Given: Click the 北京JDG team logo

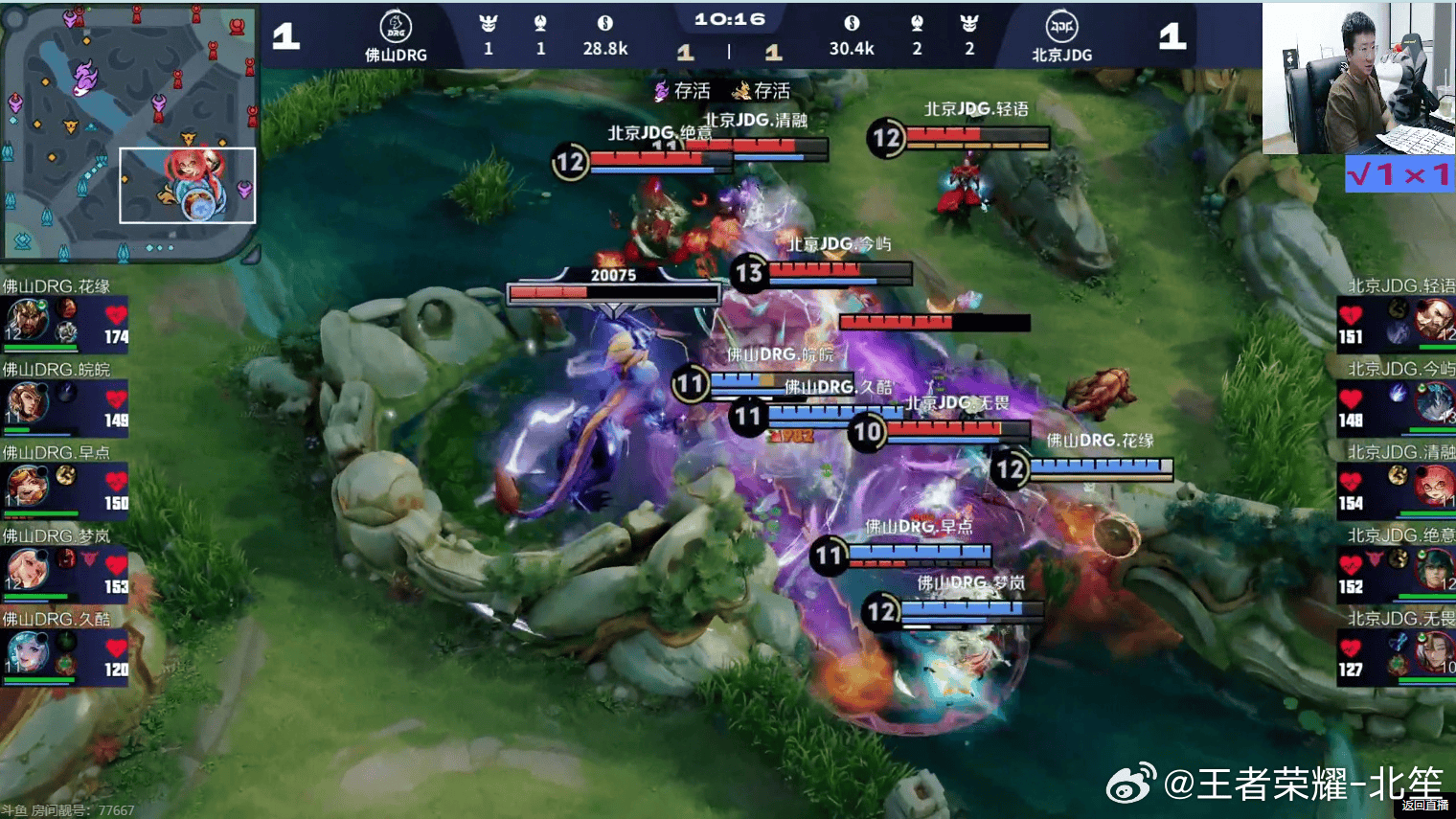Looking at the screenshot, I should pyautogui.click(x=1061, y=27).
